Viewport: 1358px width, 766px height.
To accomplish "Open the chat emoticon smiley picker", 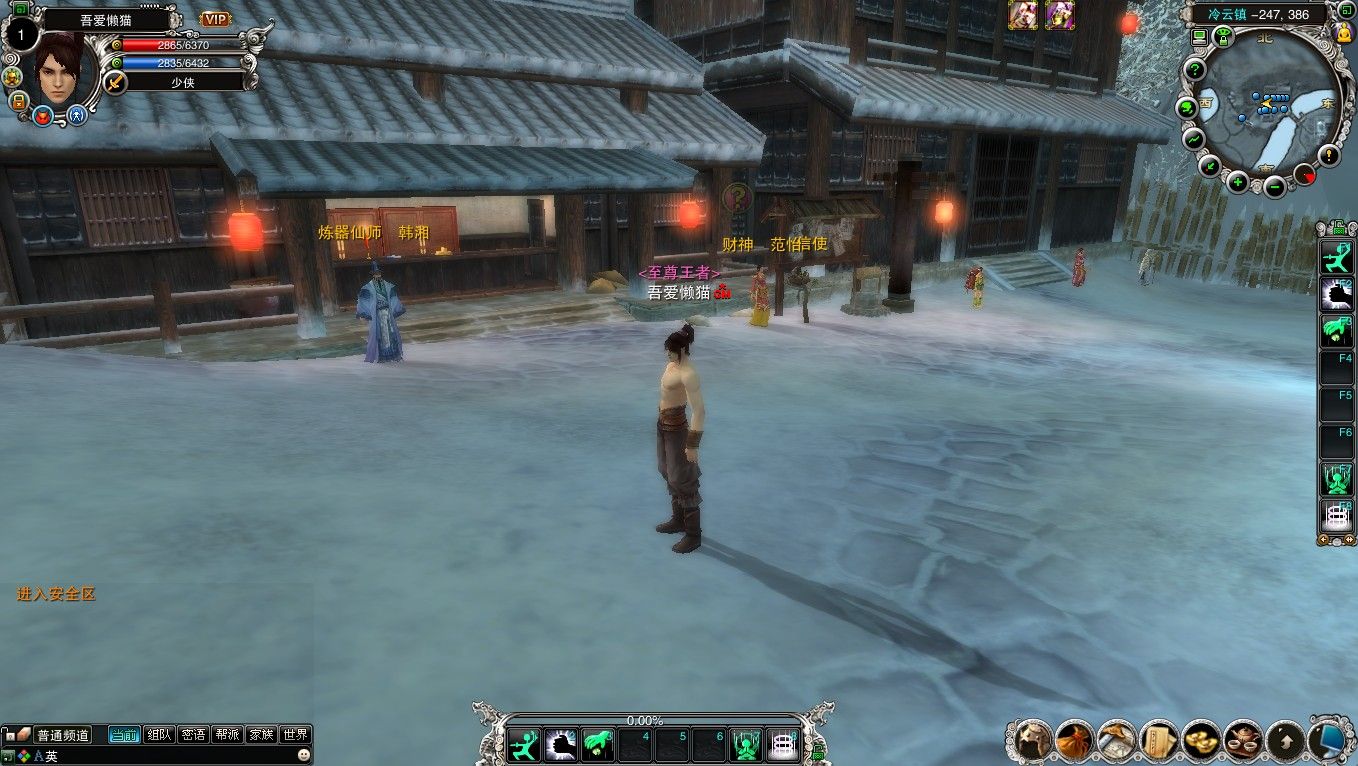I will [x=303, y=756].
